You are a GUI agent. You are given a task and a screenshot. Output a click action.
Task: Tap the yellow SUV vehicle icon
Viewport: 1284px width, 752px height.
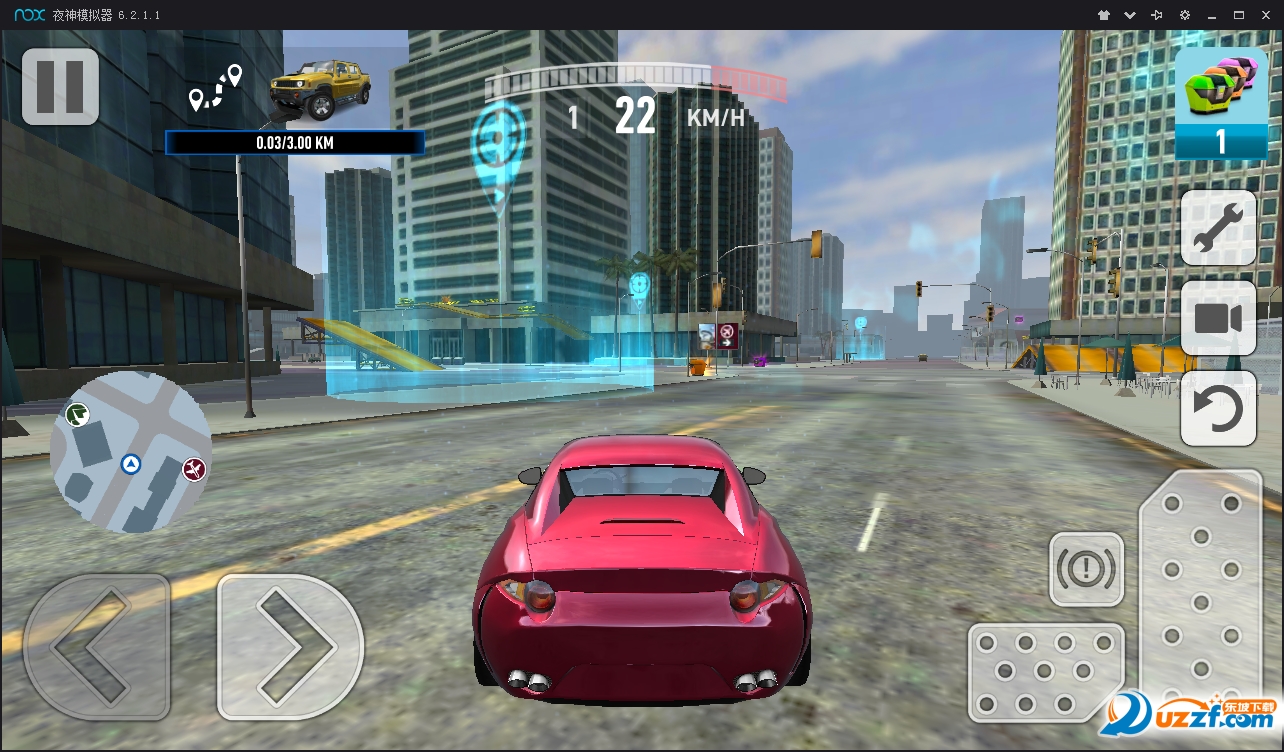click(x=320, y=90)
